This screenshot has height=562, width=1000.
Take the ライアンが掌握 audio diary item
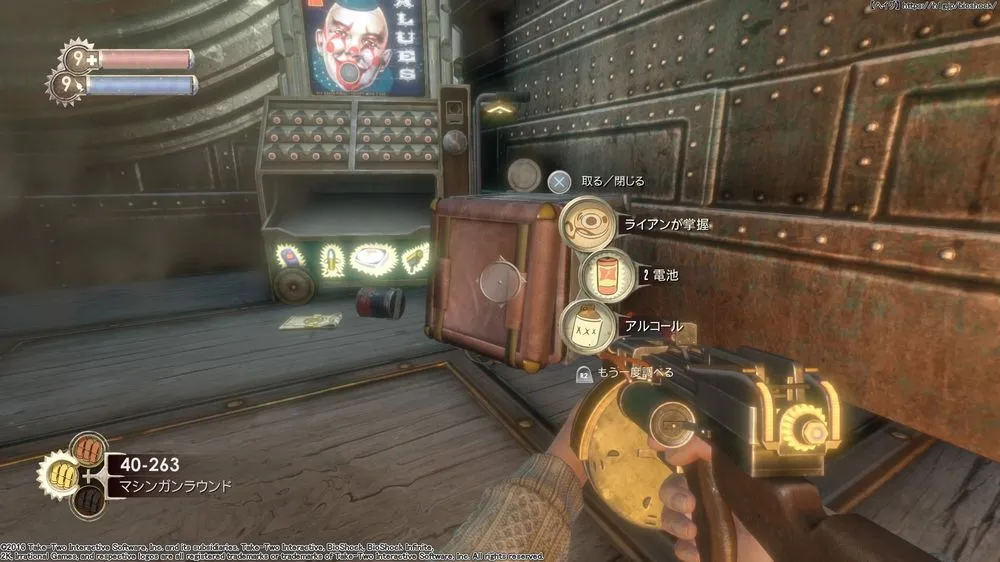(x=590, y=223)
